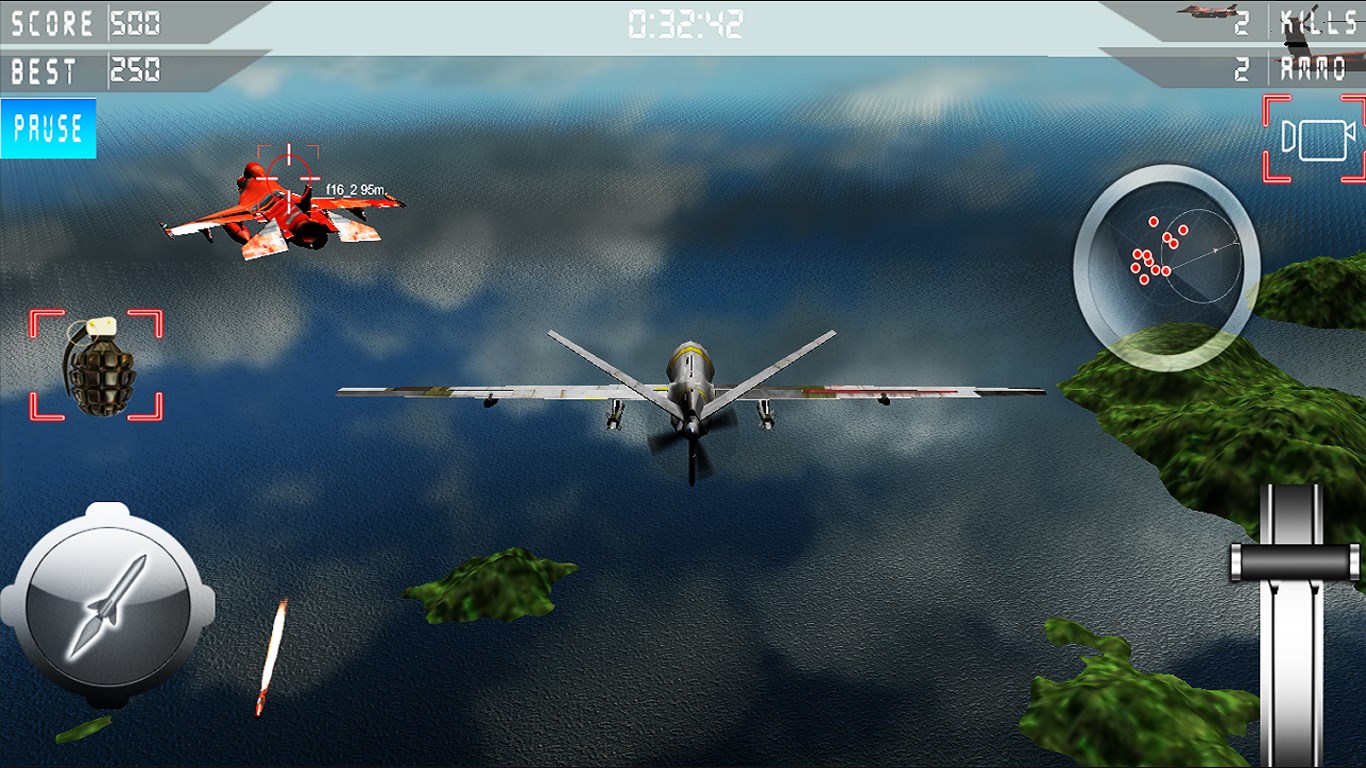Fire a missile with the rocket button

[108, 607]
